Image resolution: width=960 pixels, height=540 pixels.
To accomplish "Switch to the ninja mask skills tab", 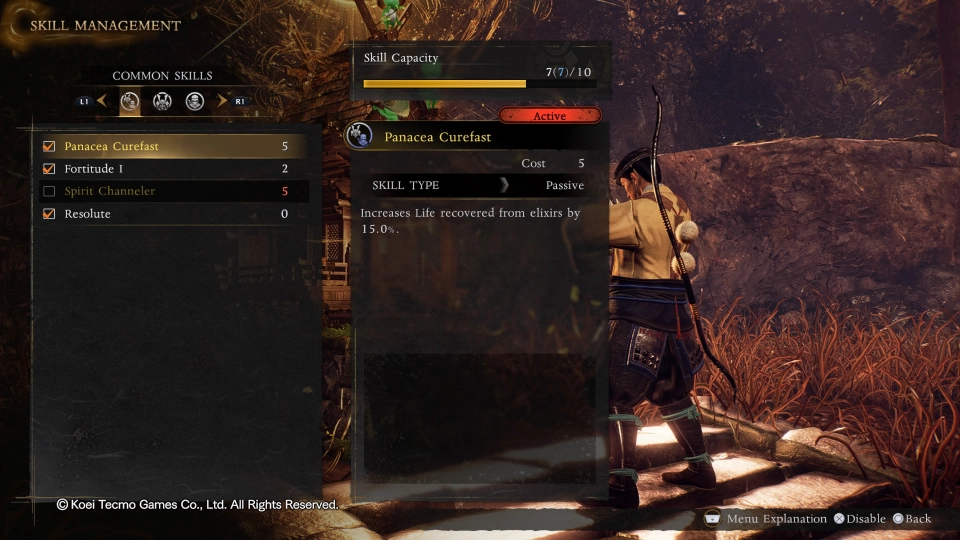I will [x=195, y=101].
